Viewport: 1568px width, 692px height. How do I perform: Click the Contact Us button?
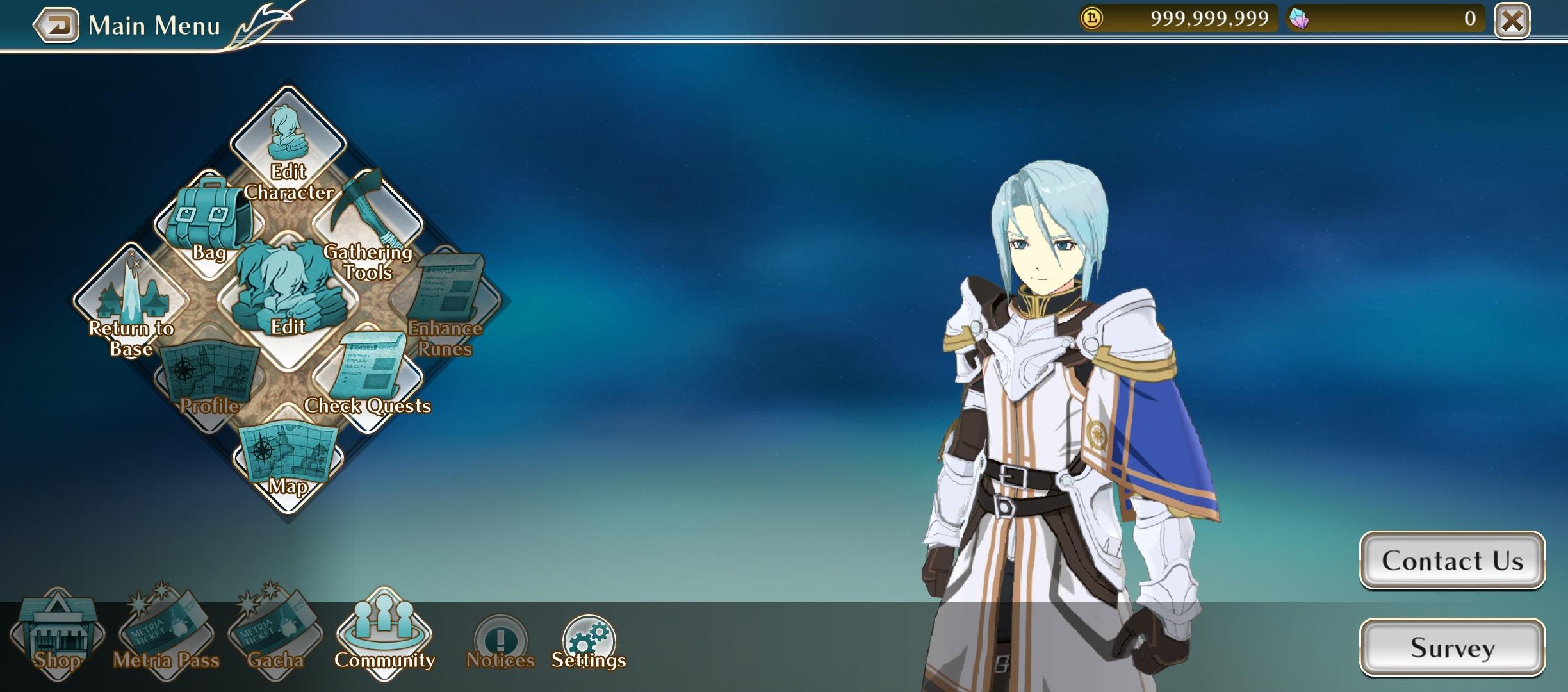(1452, 561)
